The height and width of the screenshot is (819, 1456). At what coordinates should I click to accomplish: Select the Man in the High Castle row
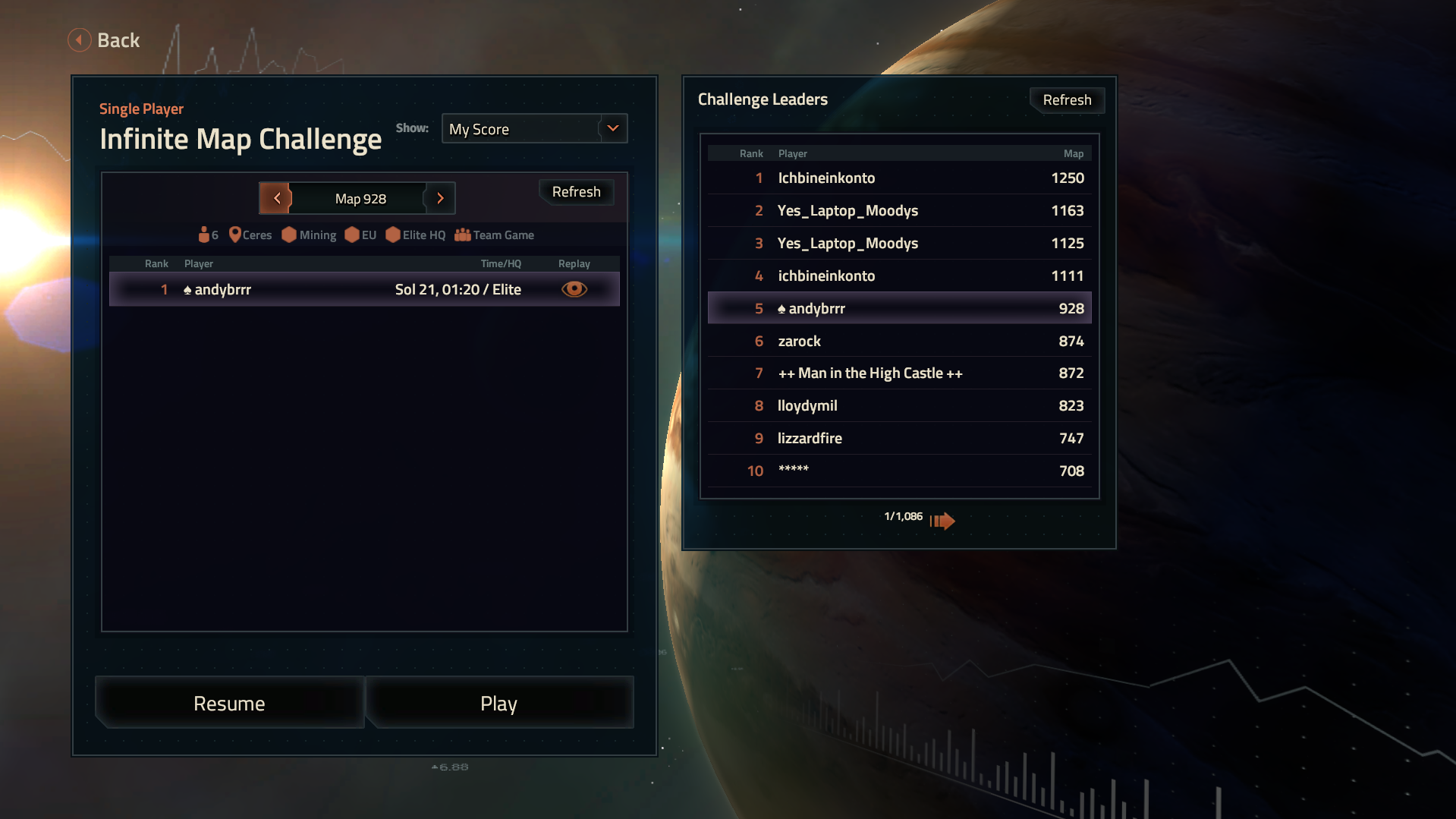click(x=899, y=373)
